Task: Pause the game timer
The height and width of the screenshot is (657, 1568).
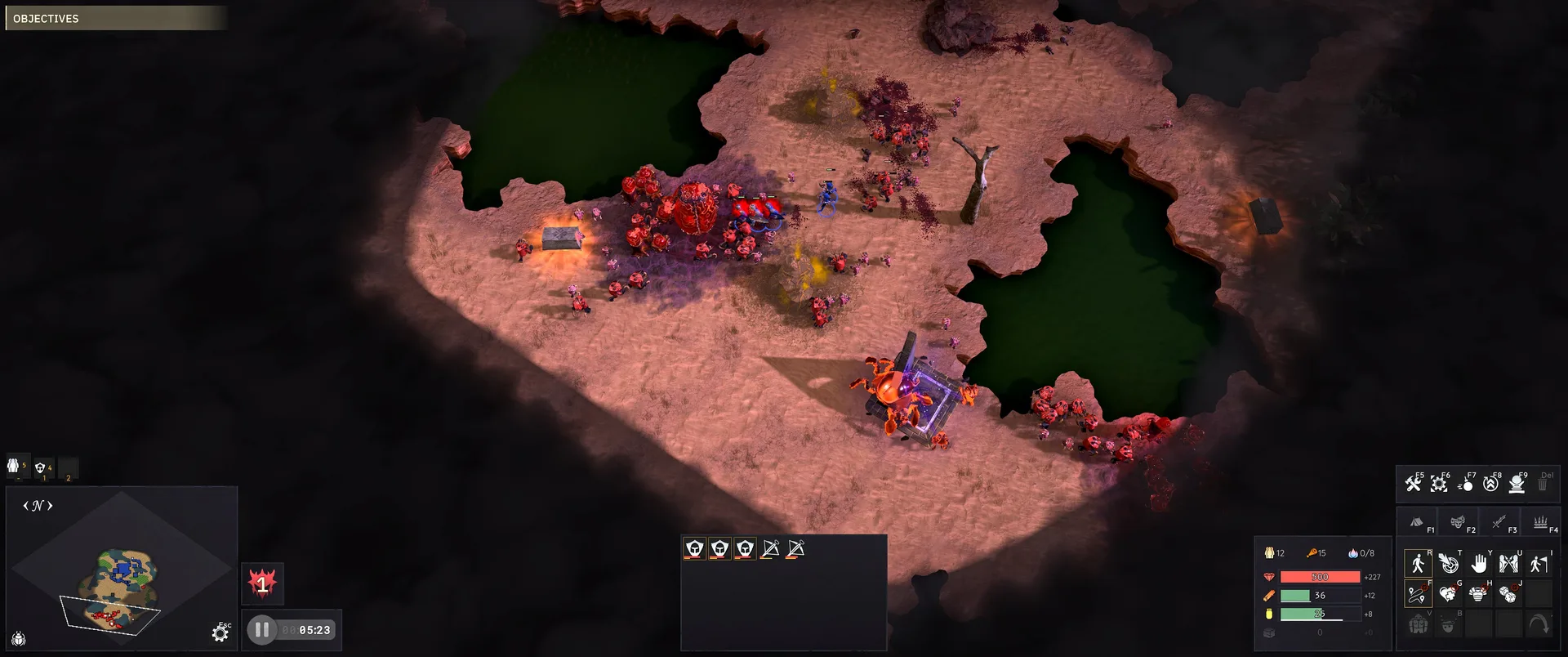Action: [x=261, y=630]
